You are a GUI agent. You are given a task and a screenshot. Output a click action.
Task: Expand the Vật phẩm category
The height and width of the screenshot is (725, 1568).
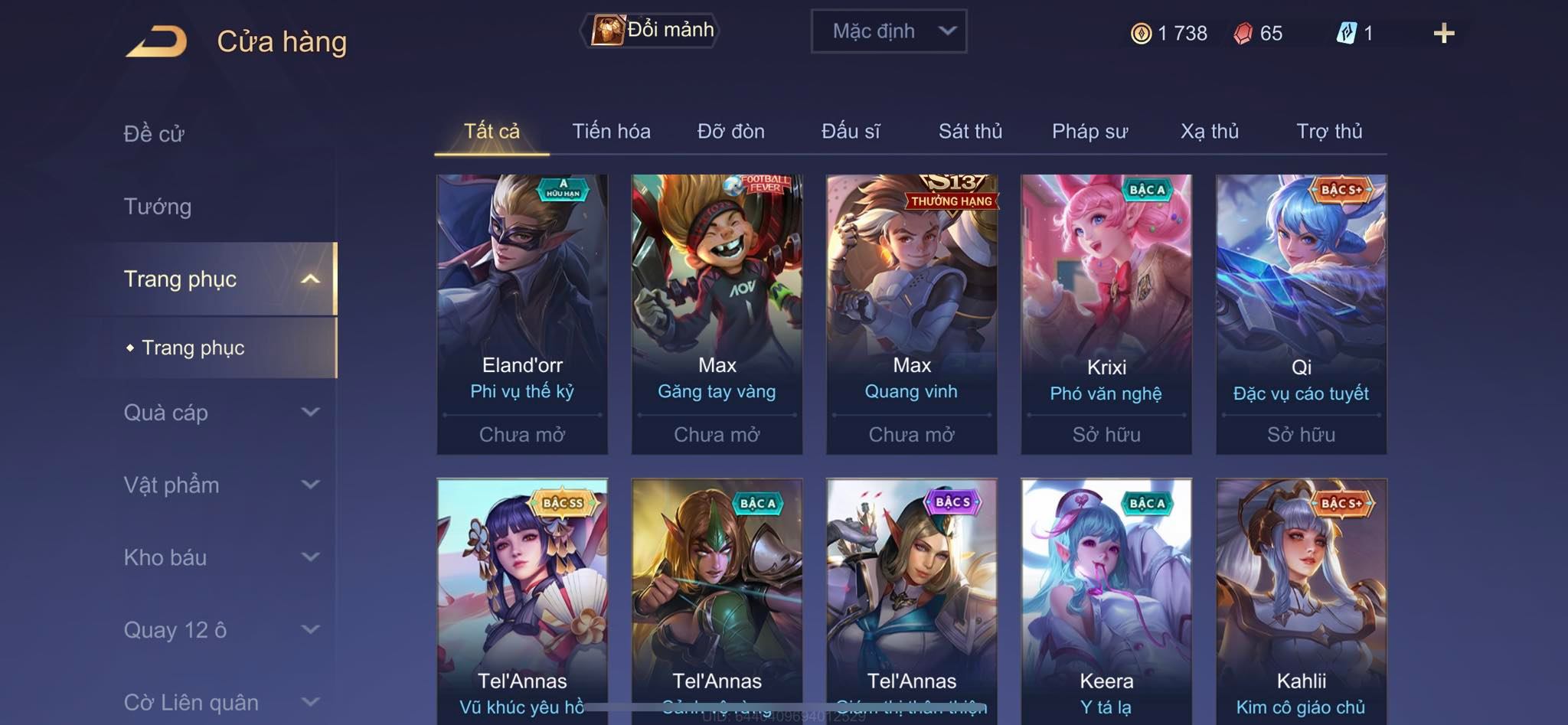click(220, 485)
